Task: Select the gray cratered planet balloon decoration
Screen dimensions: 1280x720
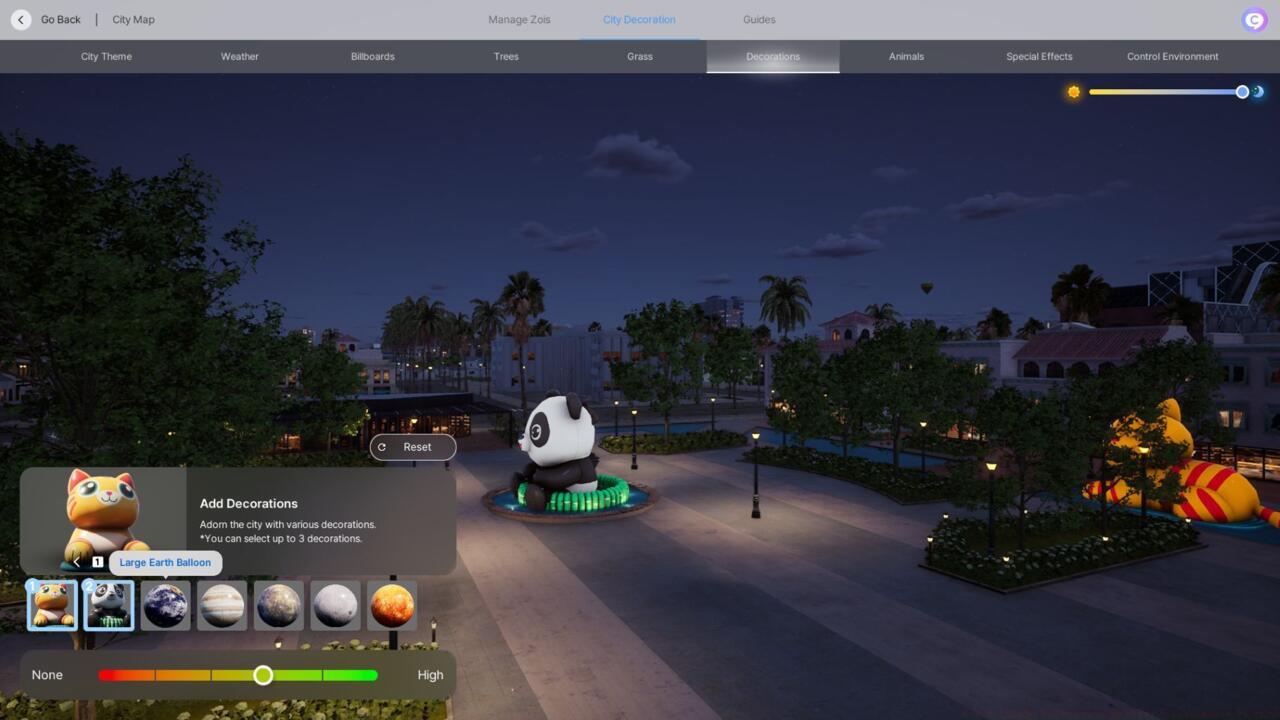Action: tap(278, 605)
